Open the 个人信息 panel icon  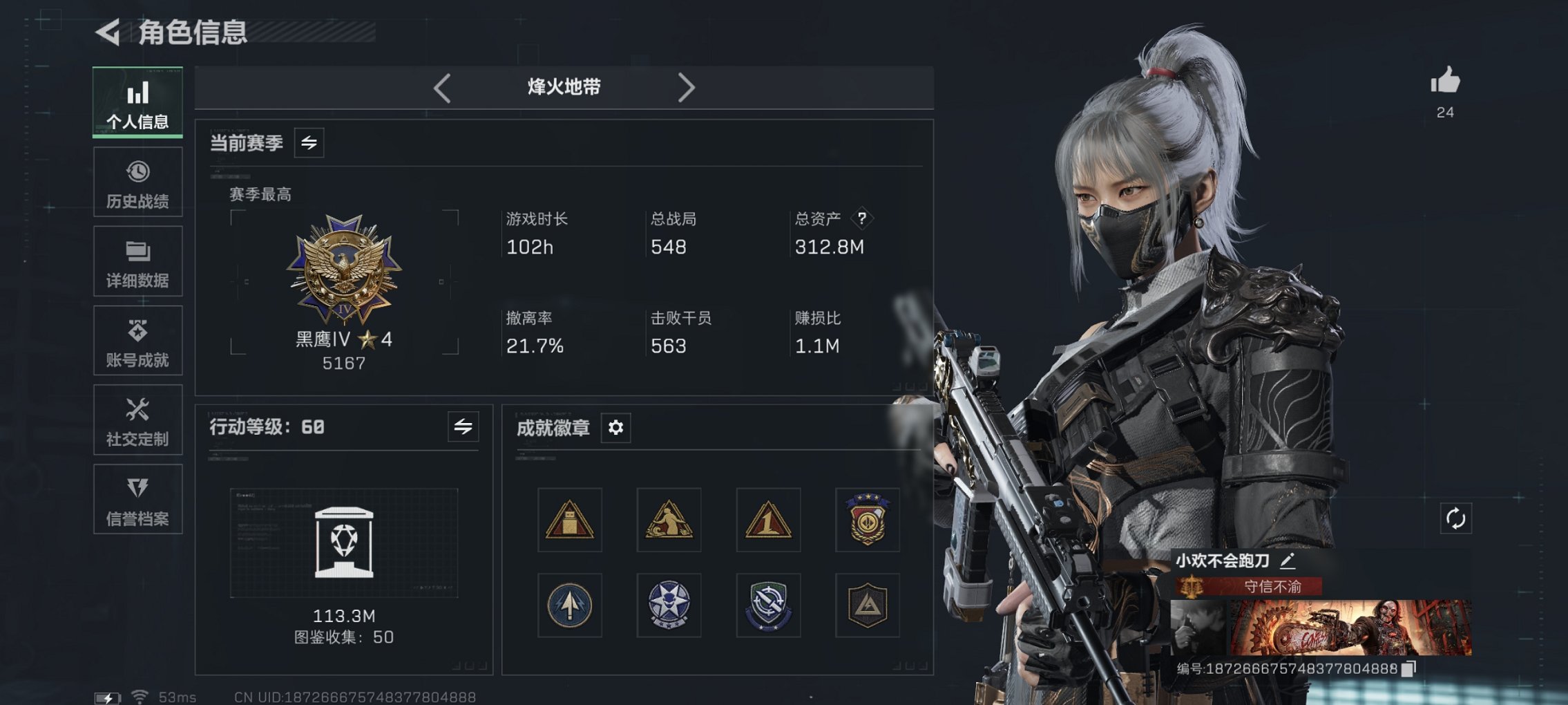pos(137,102)
